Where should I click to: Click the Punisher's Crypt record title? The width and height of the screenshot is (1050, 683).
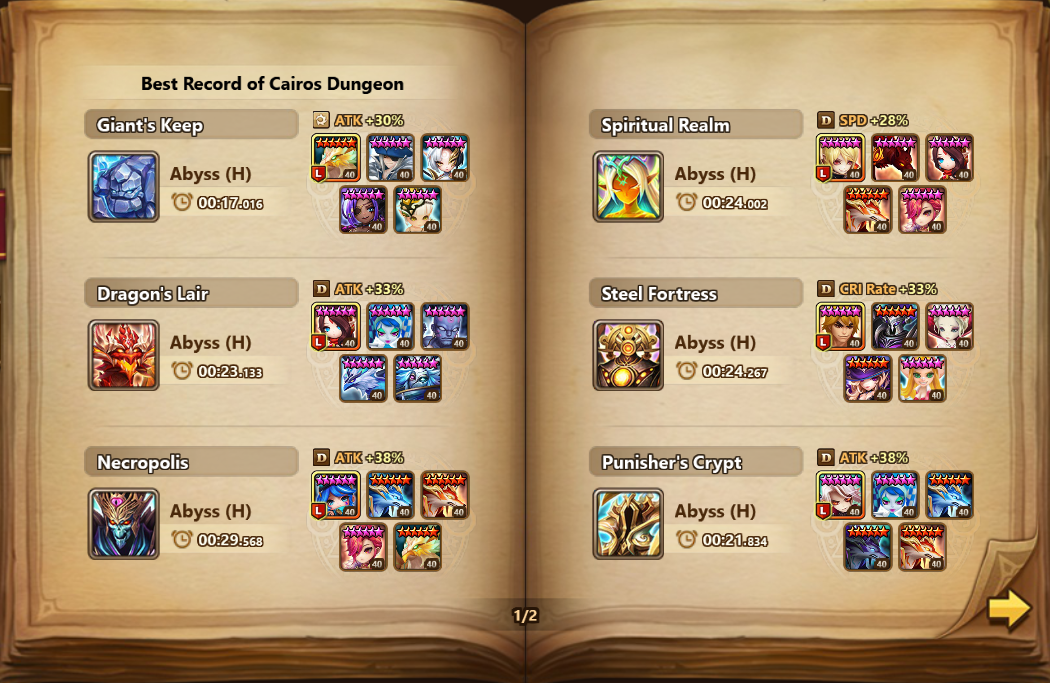coord(671,462)
